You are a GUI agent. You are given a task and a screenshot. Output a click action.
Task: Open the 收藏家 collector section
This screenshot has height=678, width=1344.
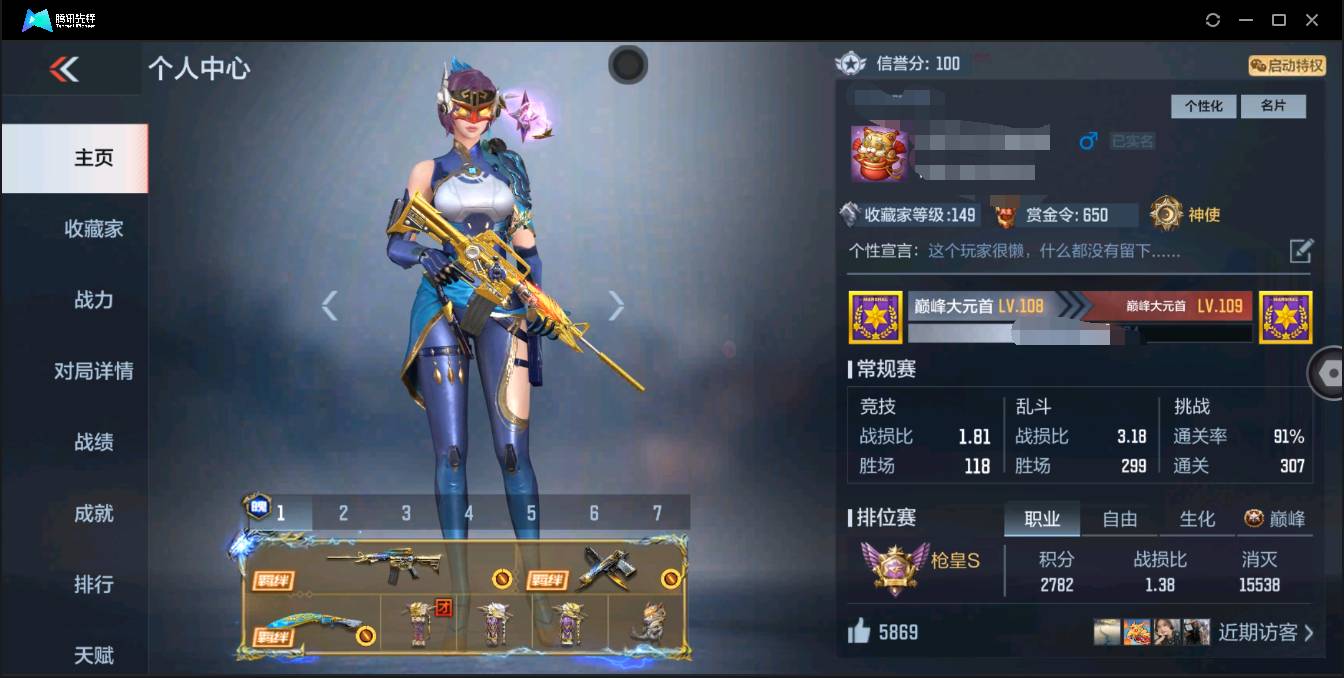[x=93, y=229]
